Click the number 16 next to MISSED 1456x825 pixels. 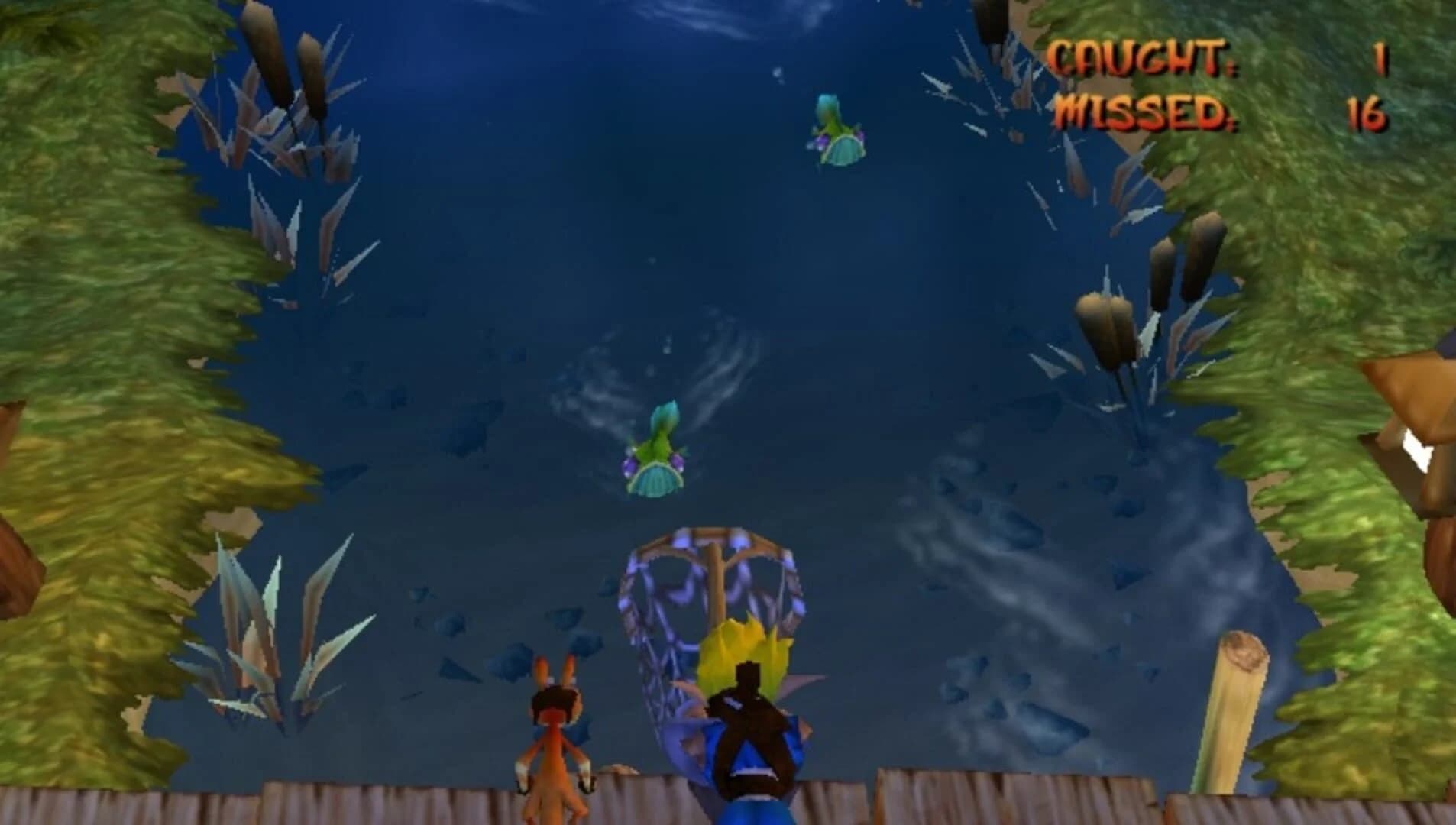(x=1367, y=112)
